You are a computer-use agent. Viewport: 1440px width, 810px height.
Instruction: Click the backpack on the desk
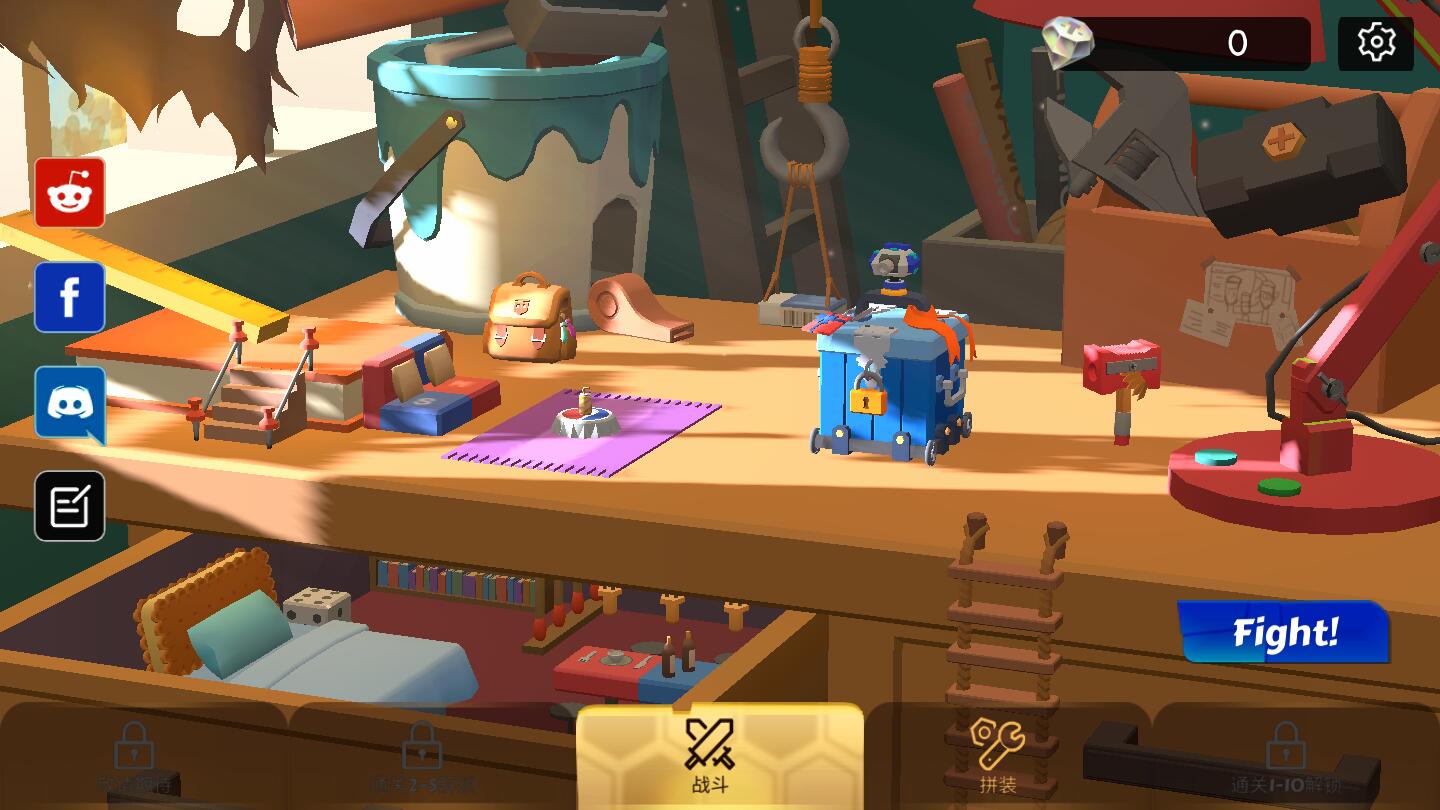(x=527, y=320)
